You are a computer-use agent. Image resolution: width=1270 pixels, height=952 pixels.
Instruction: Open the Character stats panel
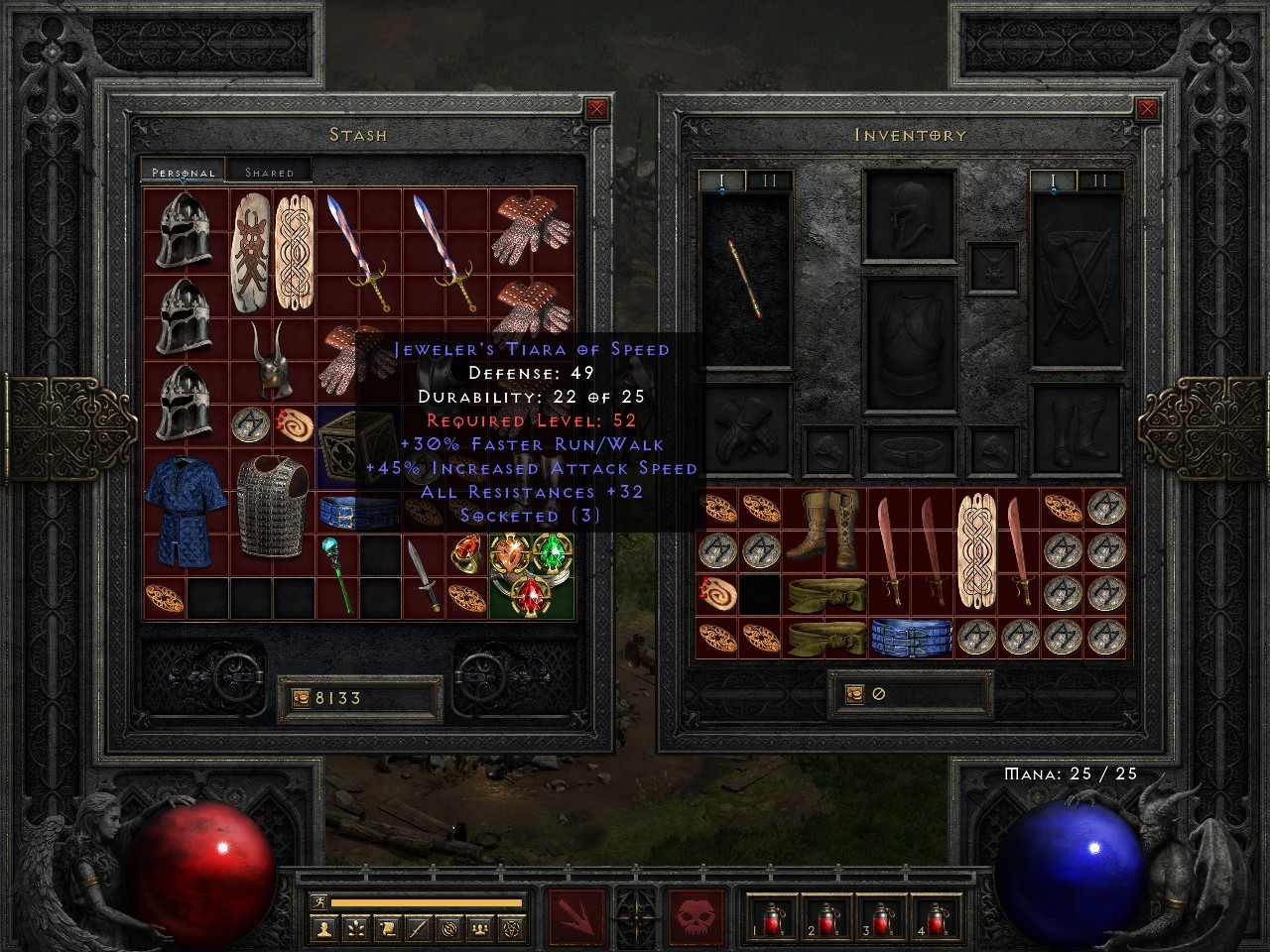324,930
